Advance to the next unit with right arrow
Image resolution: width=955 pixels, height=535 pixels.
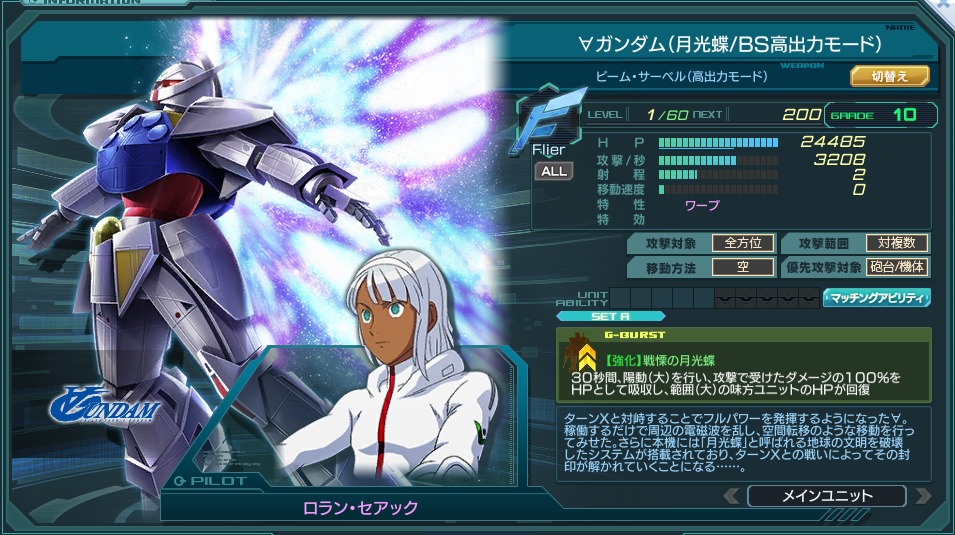coord(922,496)
